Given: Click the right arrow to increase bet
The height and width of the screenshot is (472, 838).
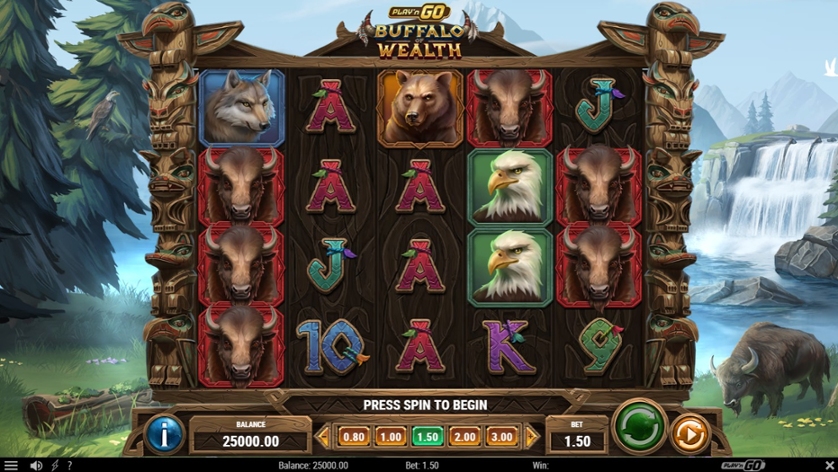Looking at the screenshot, I should coord(532,437).
